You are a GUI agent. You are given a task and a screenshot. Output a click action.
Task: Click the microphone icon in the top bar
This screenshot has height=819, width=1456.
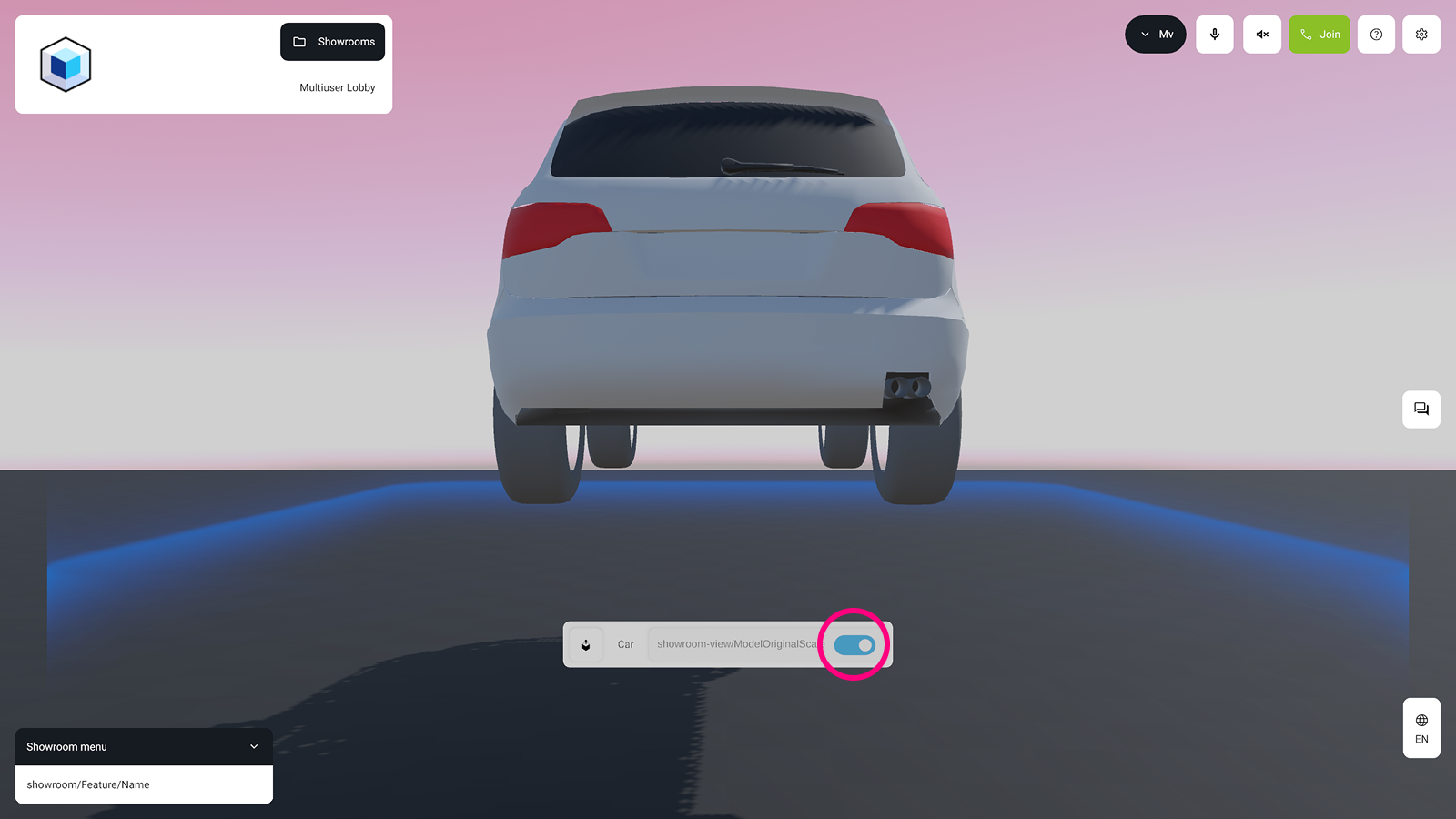tap(1214, 34)
